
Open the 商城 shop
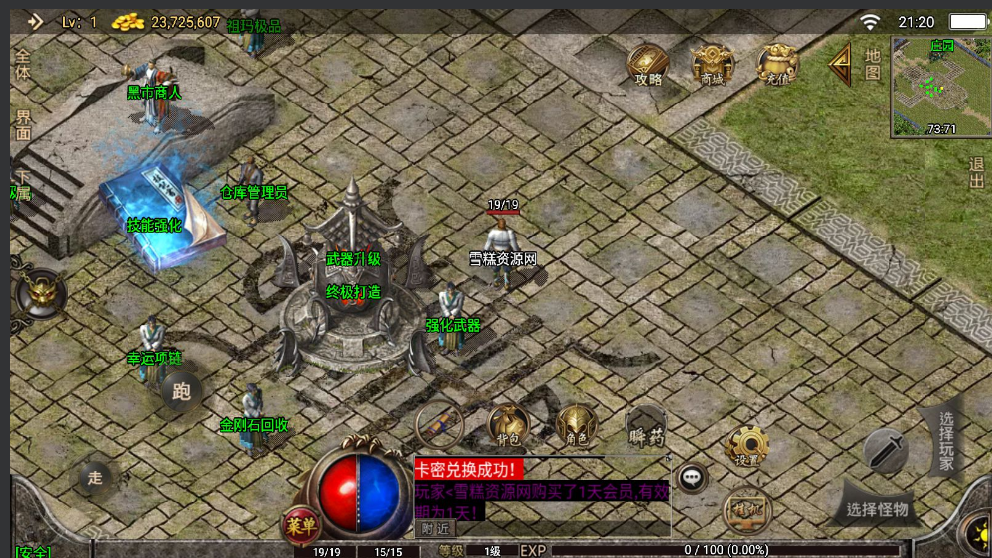point(712,65)
